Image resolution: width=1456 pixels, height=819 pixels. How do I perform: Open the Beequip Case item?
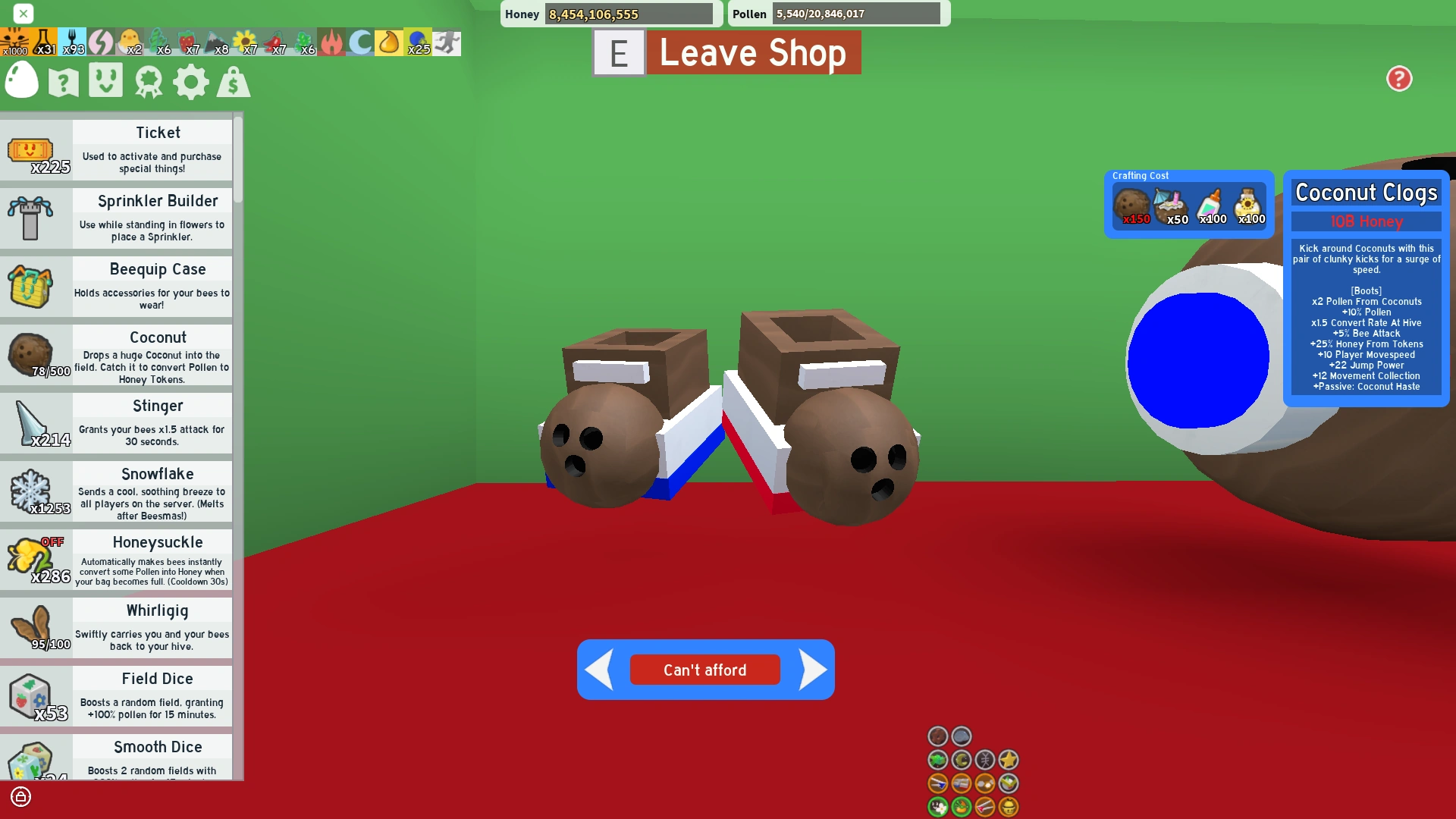pos(32,286)
